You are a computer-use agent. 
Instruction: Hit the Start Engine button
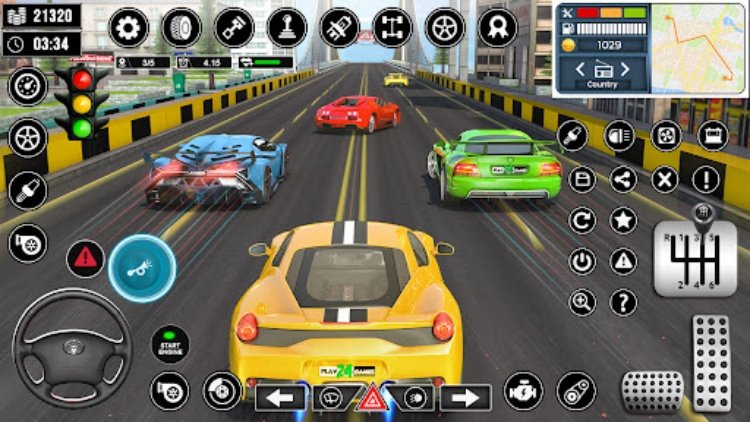tap(170, 343)
